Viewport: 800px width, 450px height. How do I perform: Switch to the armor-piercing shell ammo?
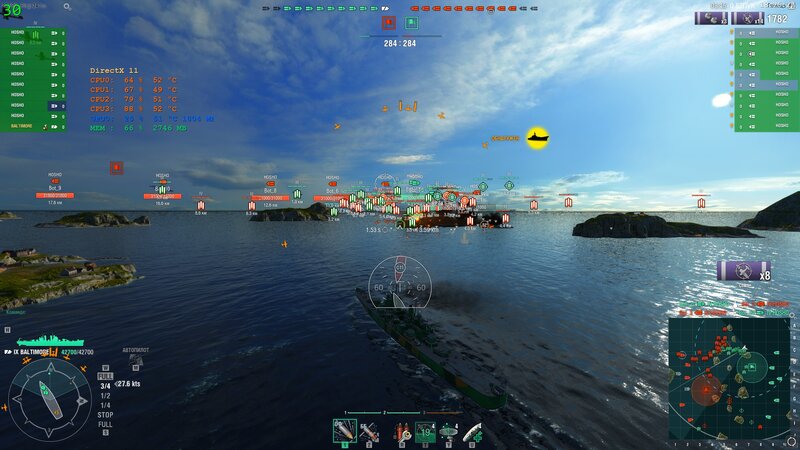[x=371, y=432]
